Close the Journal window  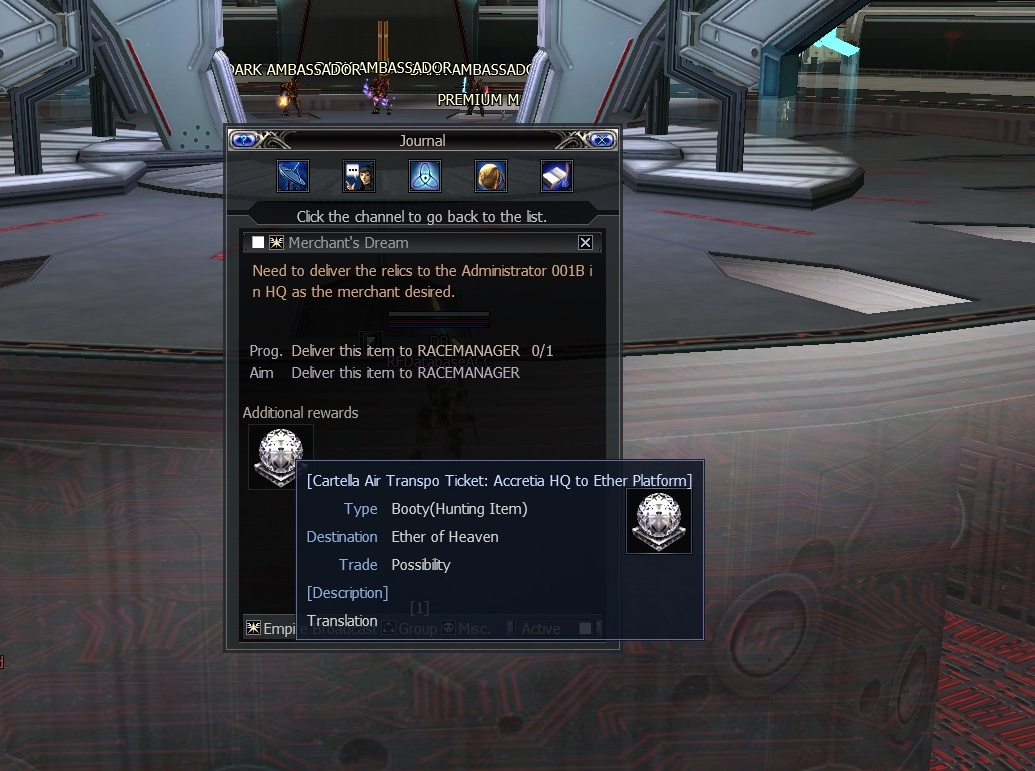pos(601,140)
